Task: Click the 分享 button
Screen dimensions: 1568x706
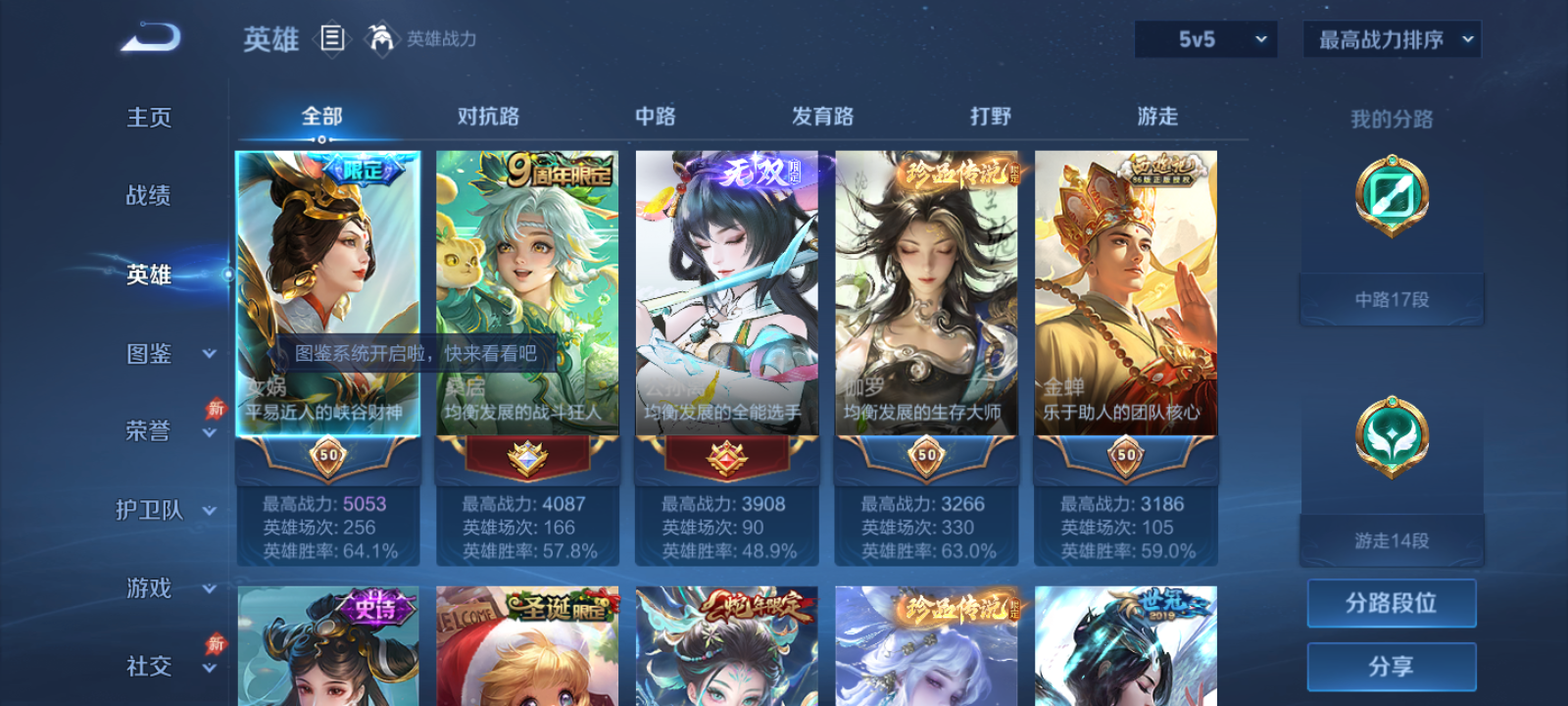Action: 1392,665
